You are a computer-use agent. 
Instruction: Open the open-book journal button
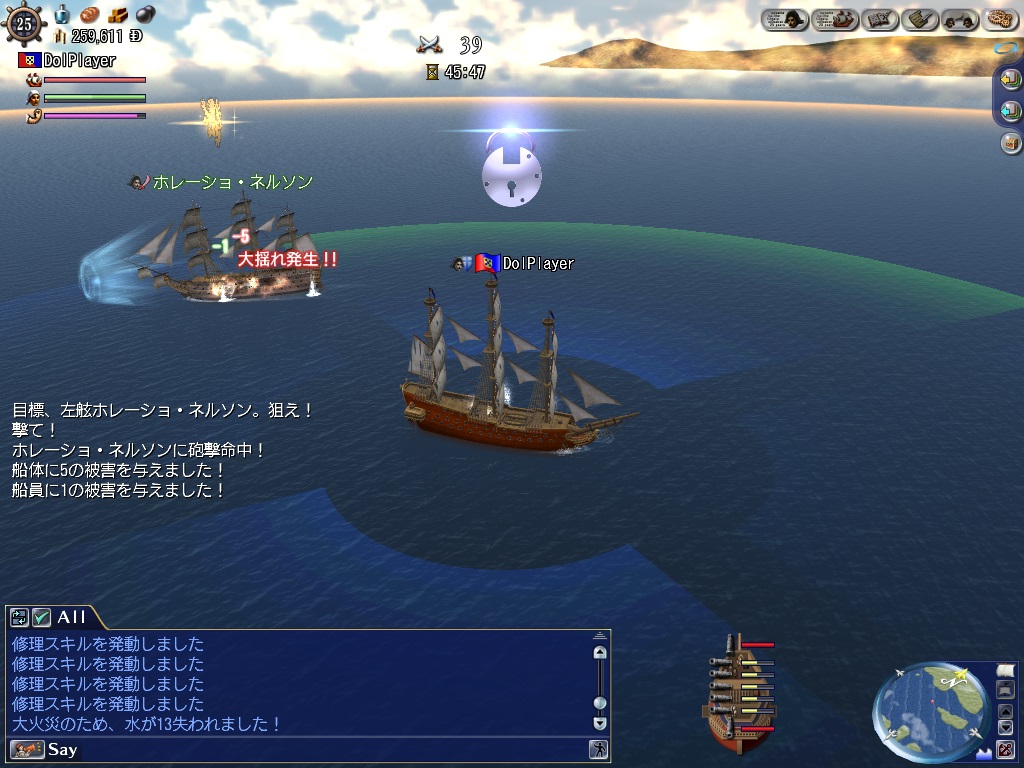tap(880, 19)
